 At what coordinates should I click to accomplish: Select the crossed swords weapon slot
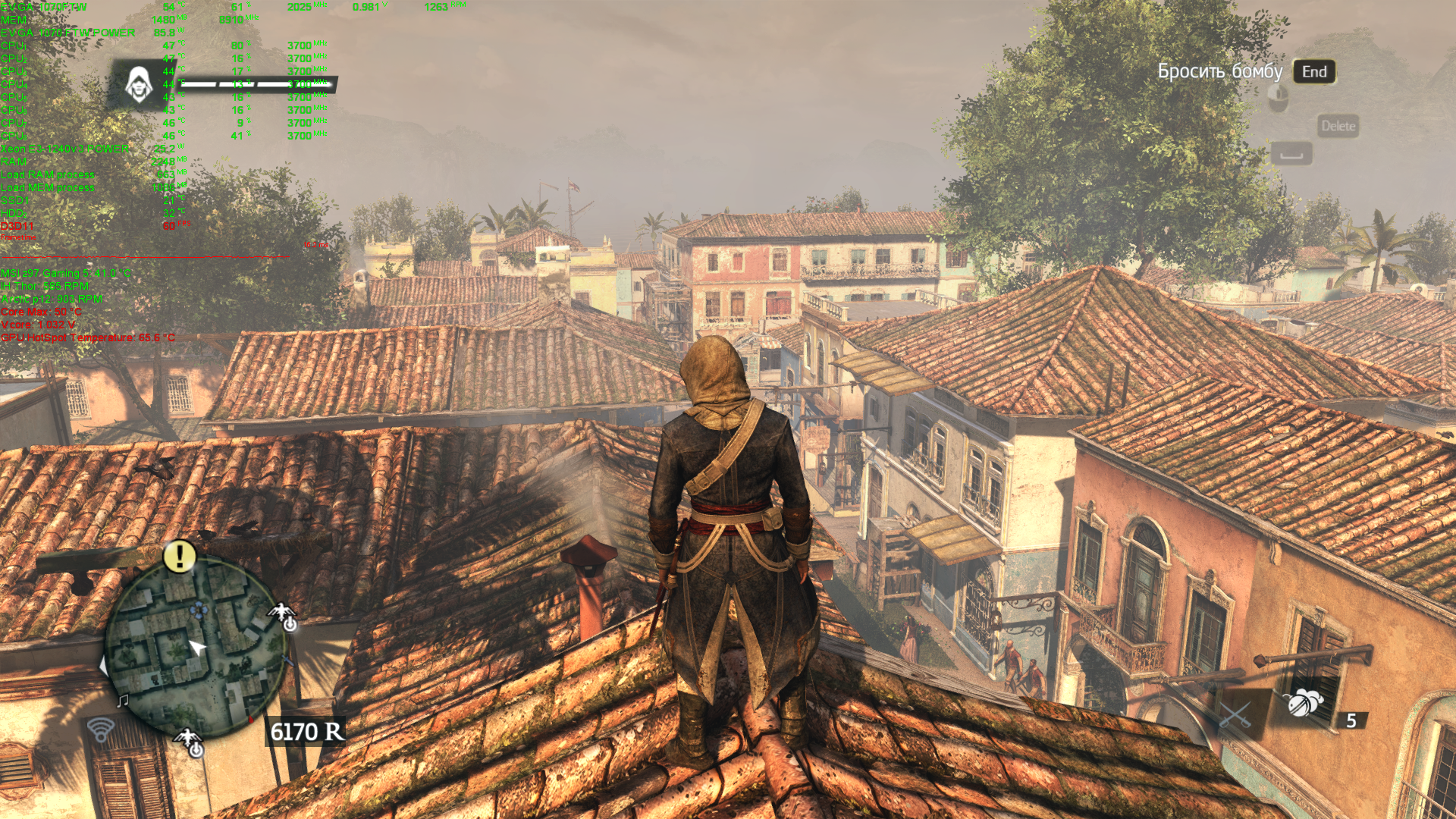tap(1235, 715)
